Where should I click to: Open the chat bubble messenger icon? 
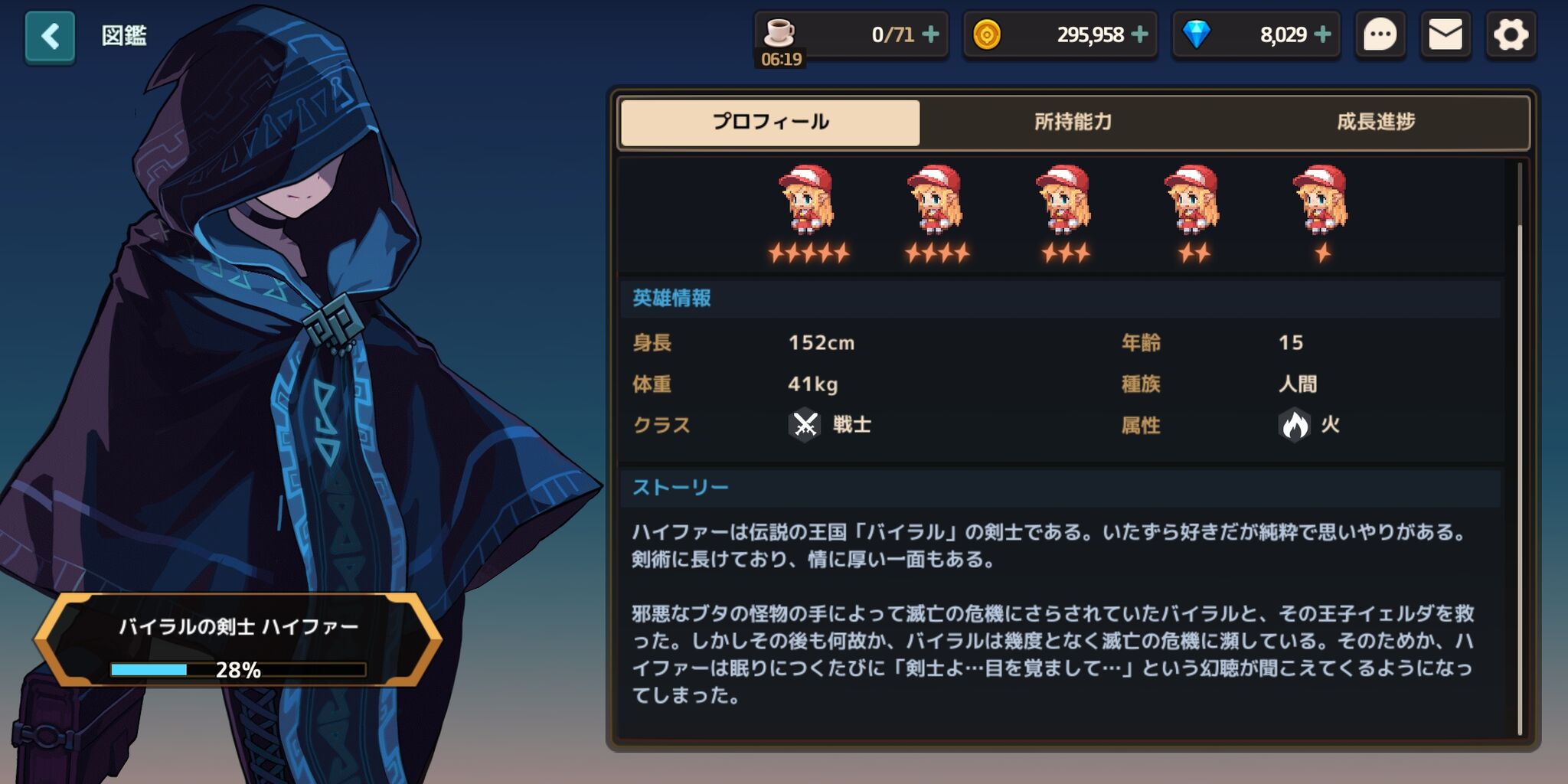(x=1379, y=34)
